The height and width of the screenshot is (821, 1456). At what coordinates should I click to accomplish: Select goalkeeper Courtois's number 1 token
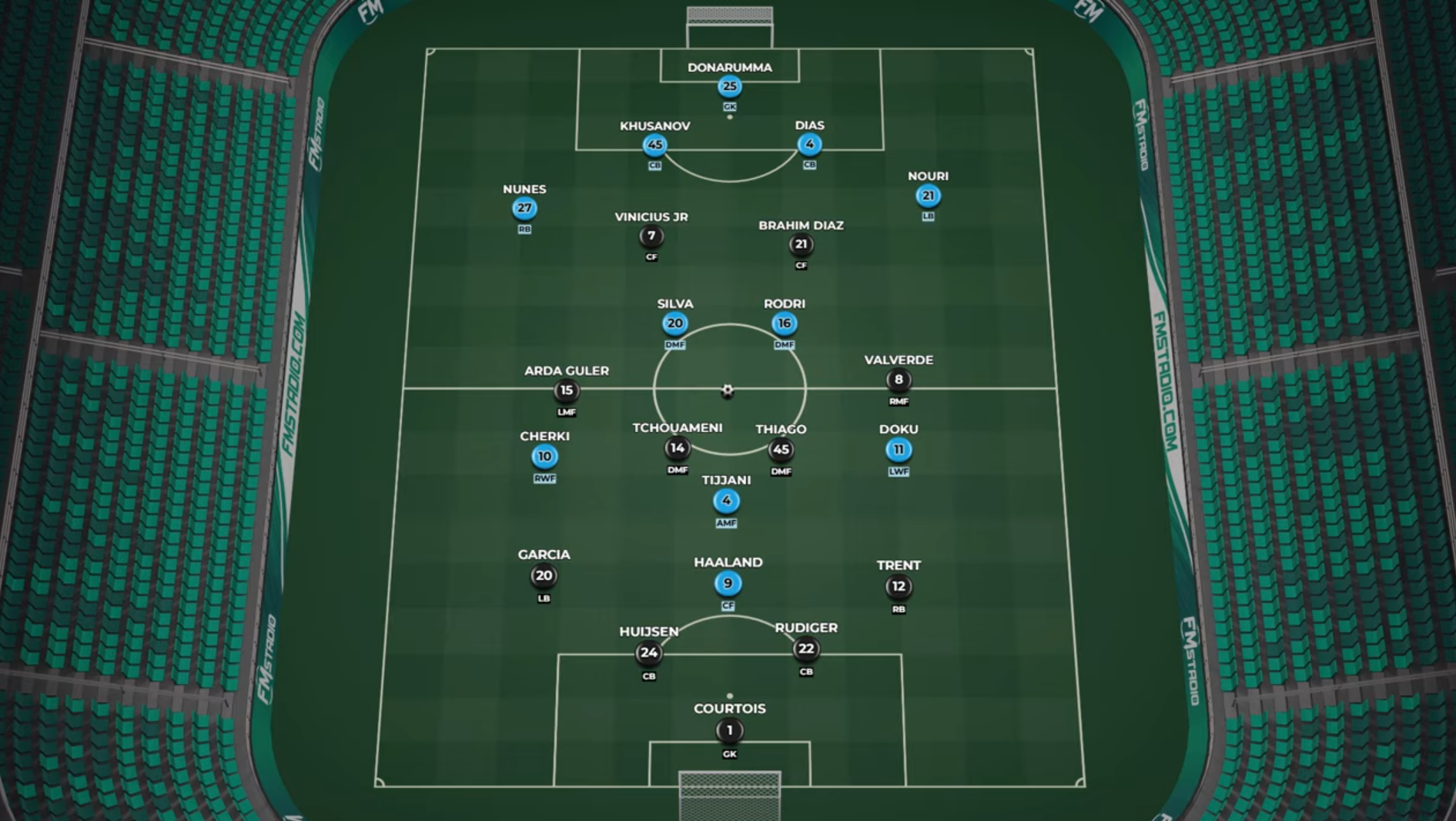pyautogui.click(x=729, y=731)
